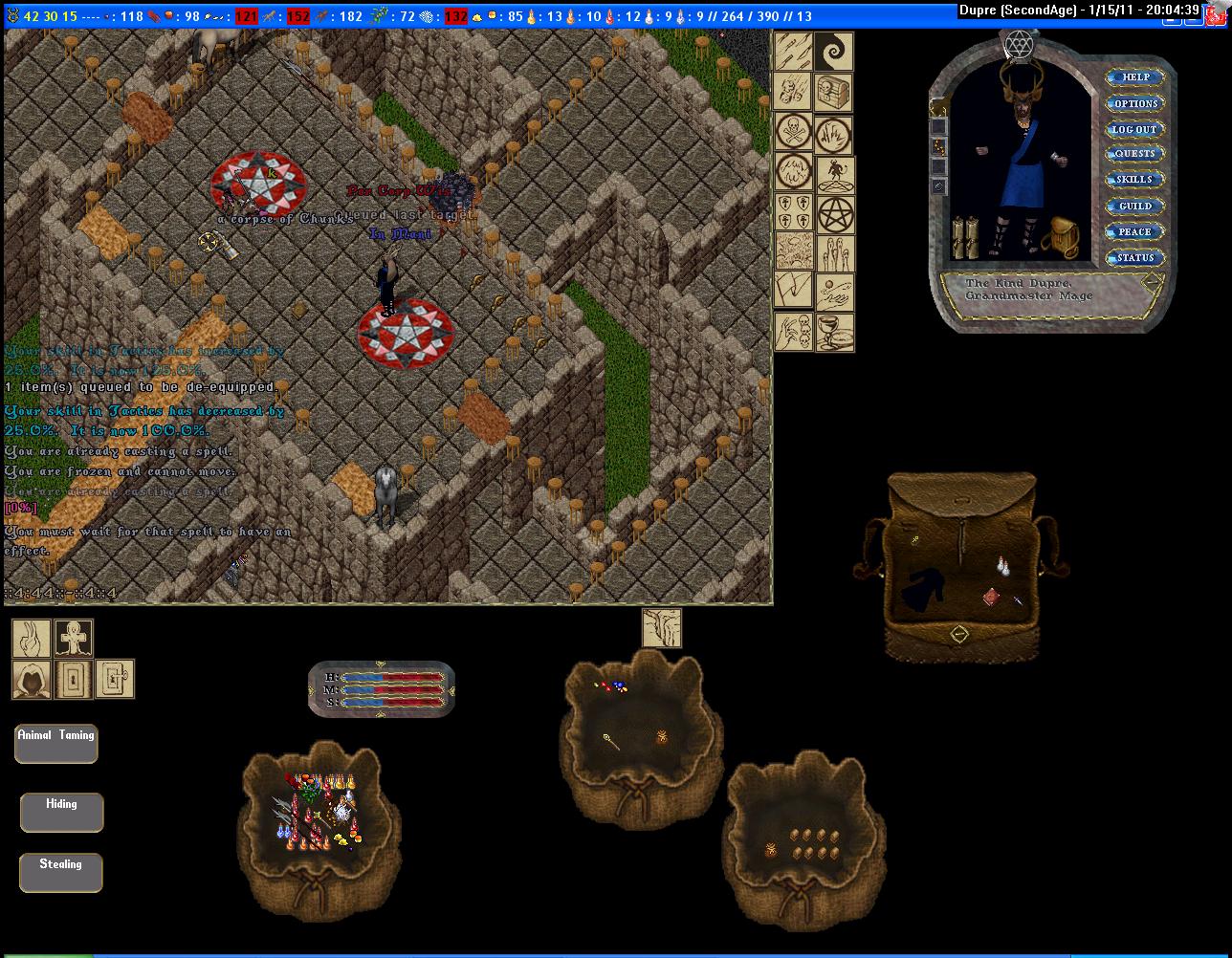Click the Log Out button

(x=1134, y=129)
